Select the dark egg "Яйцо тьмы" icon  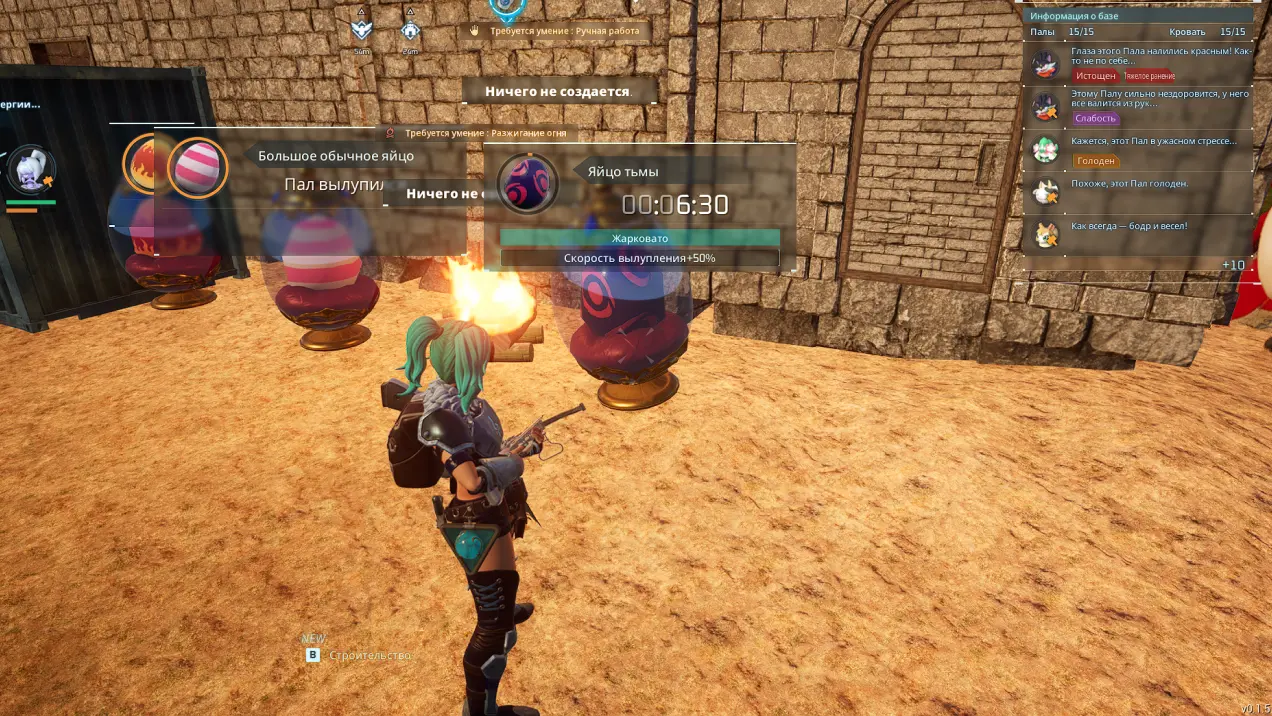(x=527, y=185)
